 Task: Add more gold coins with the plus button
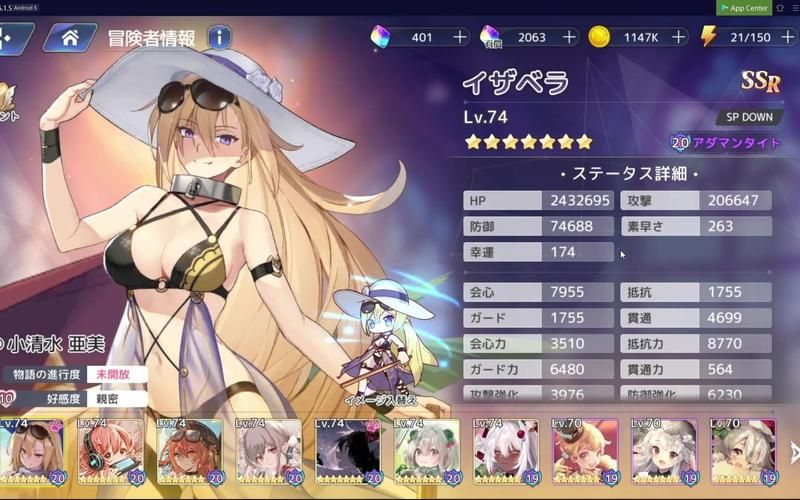(679, 37)
